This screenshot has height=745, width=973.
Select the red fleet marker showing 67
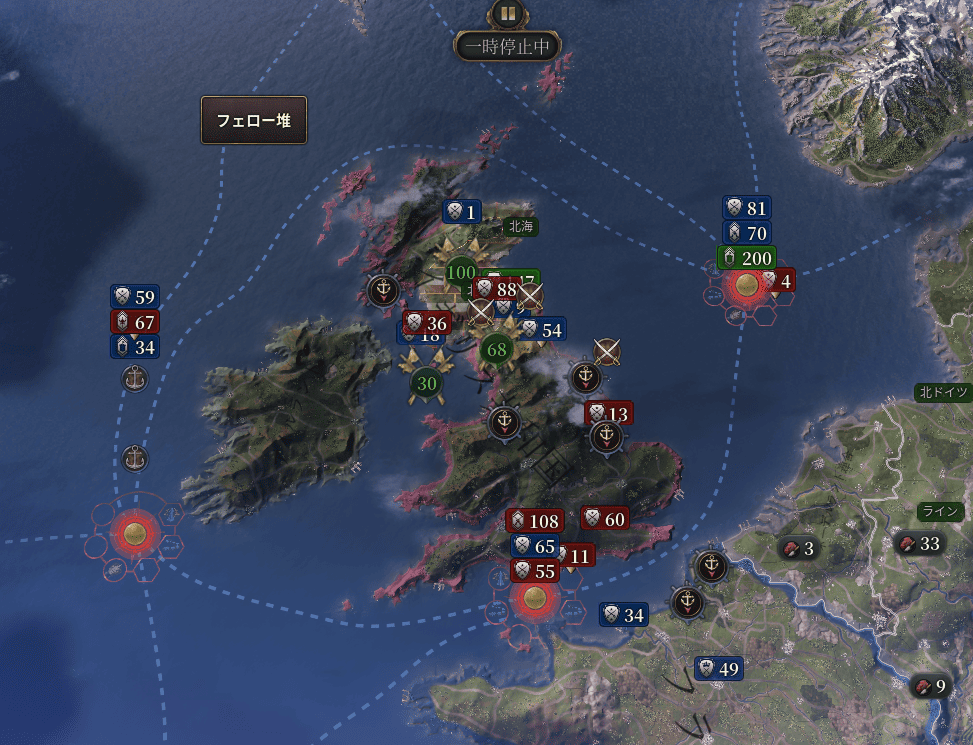tap(135, 322)
